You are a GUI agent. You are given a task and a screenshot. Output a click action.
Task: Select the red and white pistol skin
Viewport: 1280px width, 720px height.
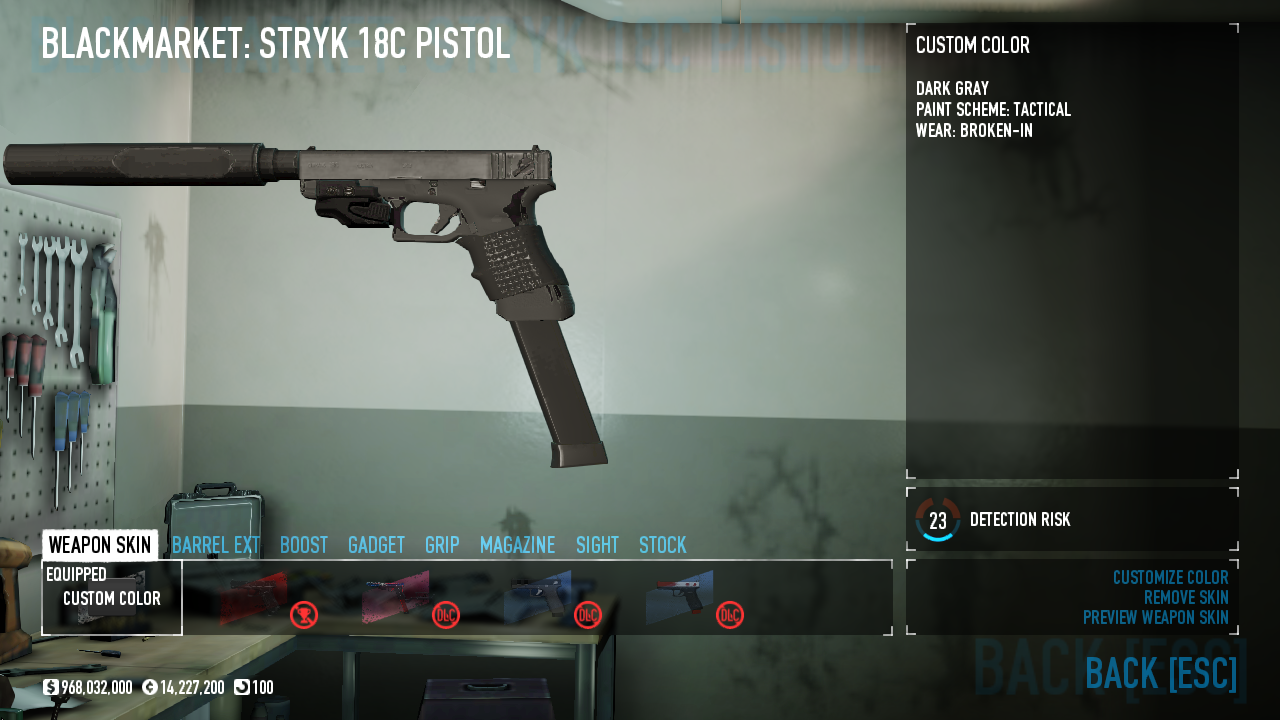pos(680,598)
